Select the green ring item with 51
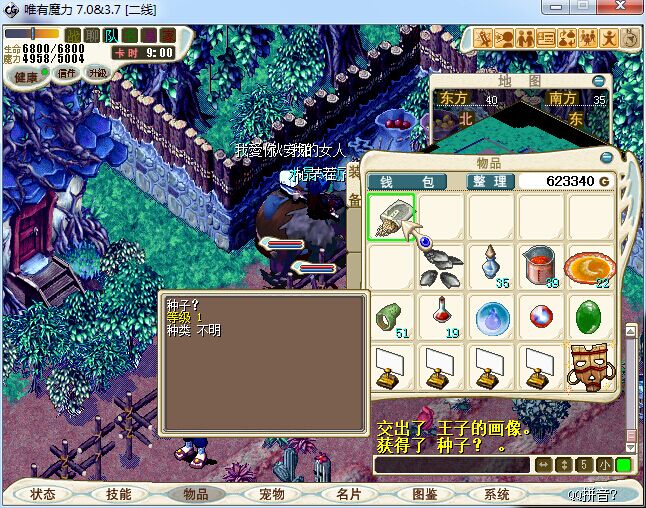Screen dimensions: 646x508 (x=391, y=317)
